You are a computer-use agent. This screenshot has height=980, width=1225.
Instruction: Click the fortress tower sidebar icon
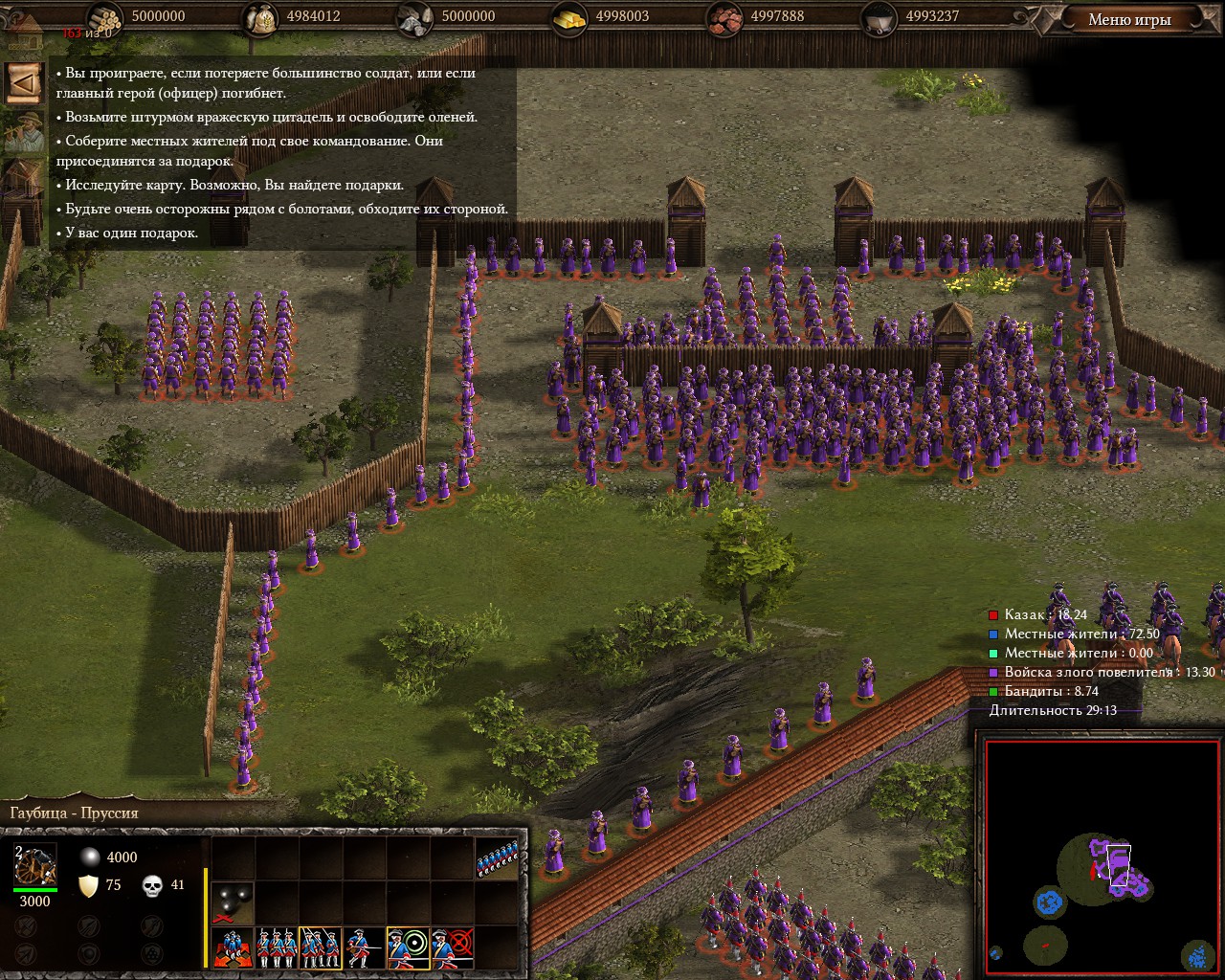(24, 184)
